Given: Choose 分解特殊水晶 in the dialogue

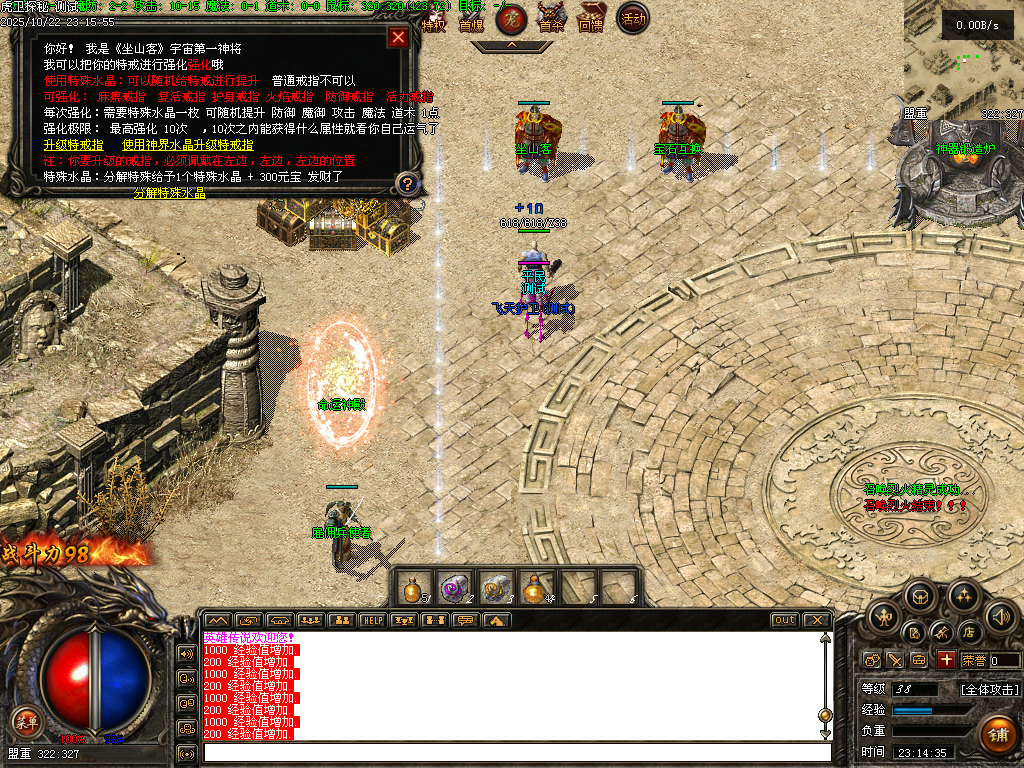Looking at the screenshot, I should click(169, 193).
